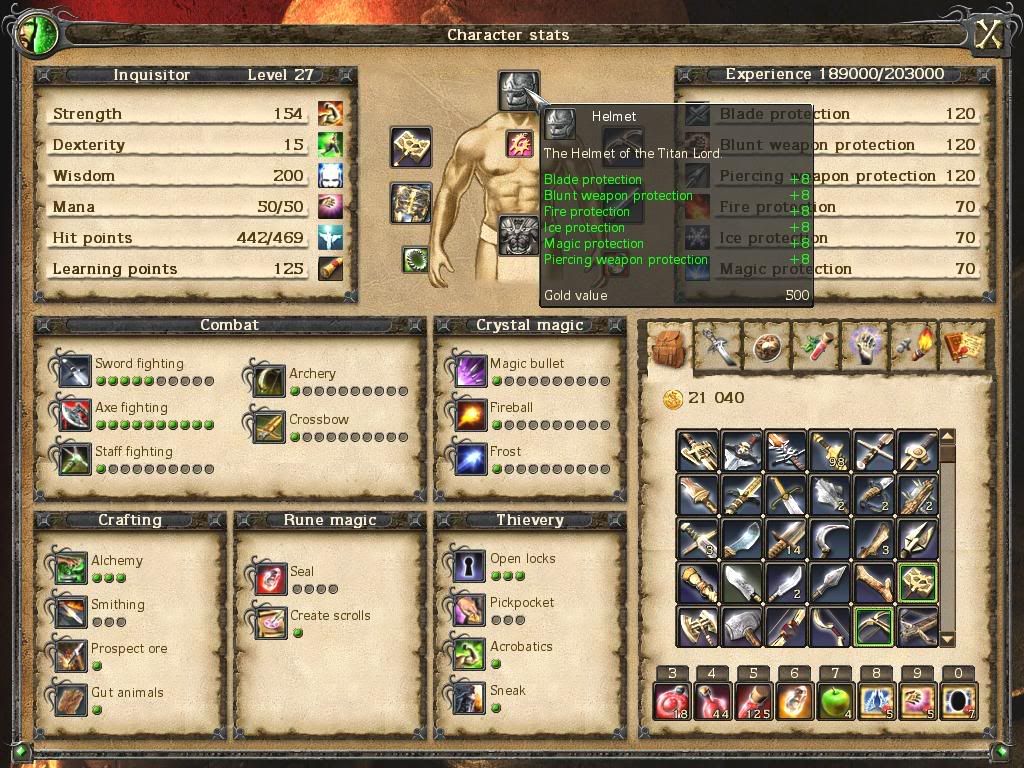Click the inventory scroll down arrow

[x=948, y=640]
